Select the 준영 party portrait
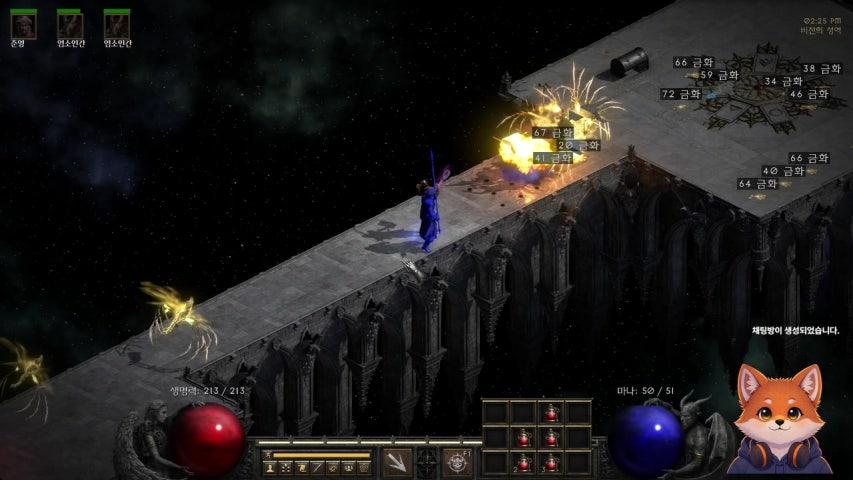This screenshot has width=853, height=480. (22, 23)
